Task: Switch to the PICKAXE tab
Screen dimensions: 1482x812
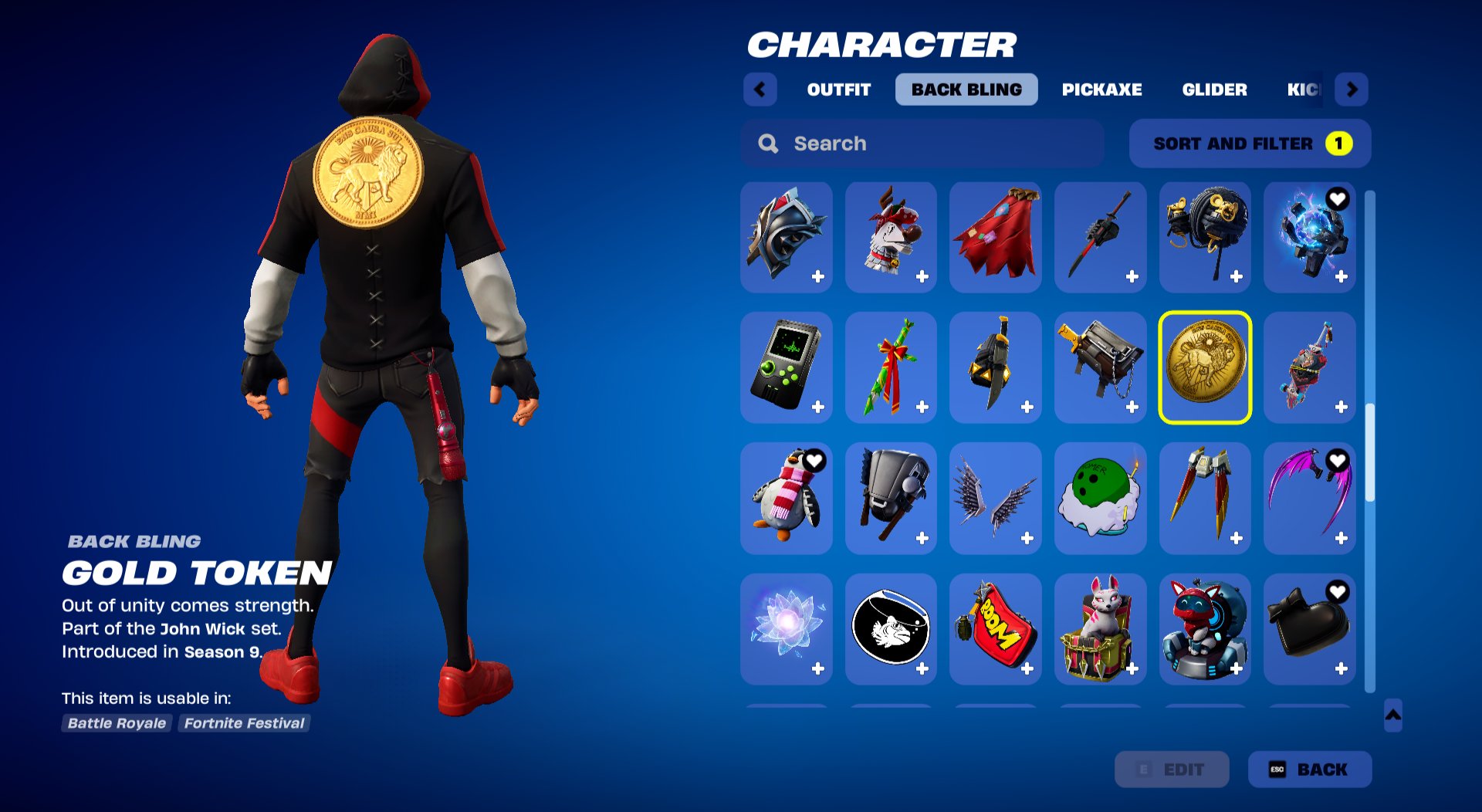Action: [1101, 90]
